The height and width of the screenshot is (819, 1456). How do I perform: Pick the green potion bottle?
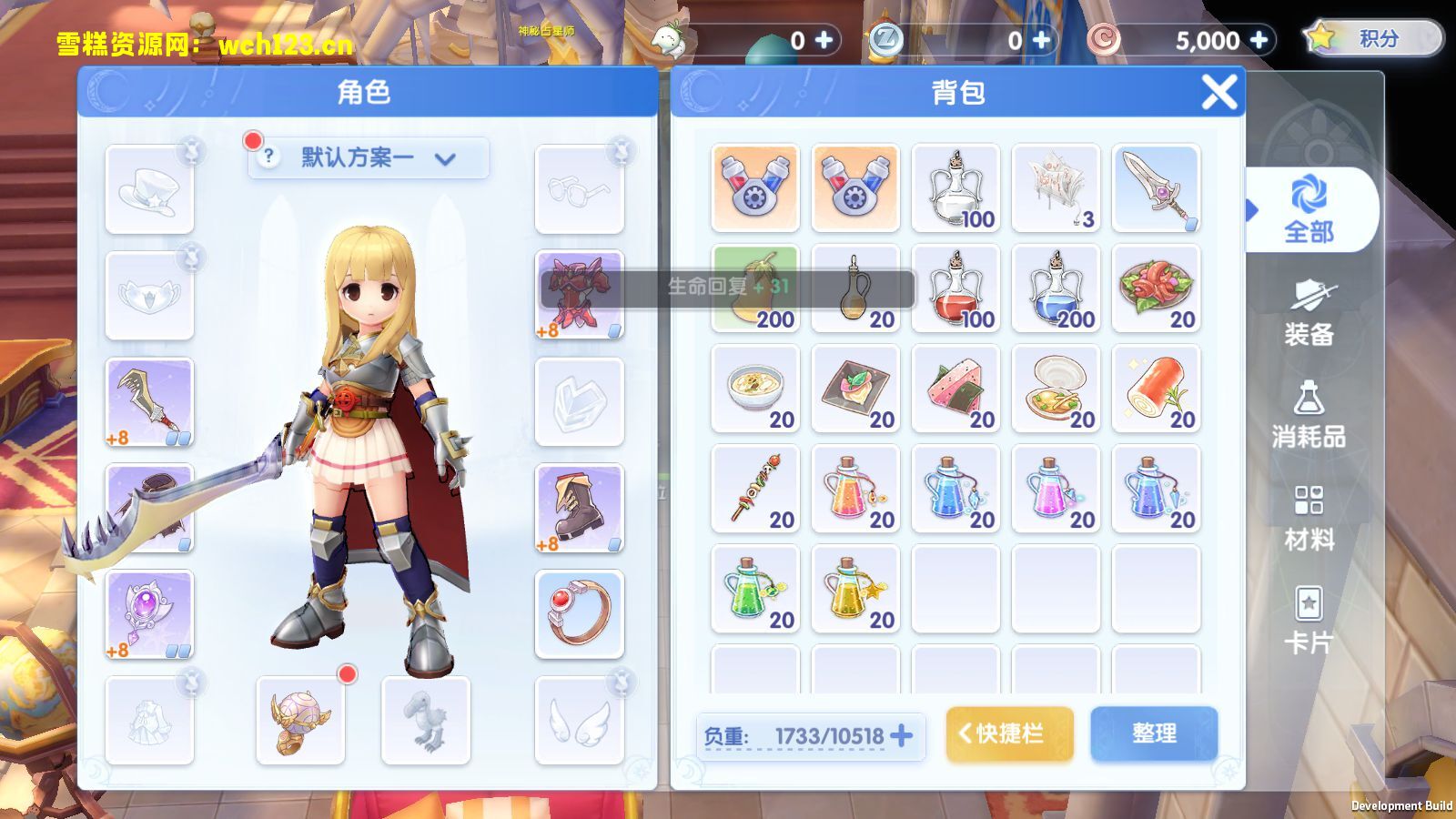pyautogui.click(x=755, y=589)
